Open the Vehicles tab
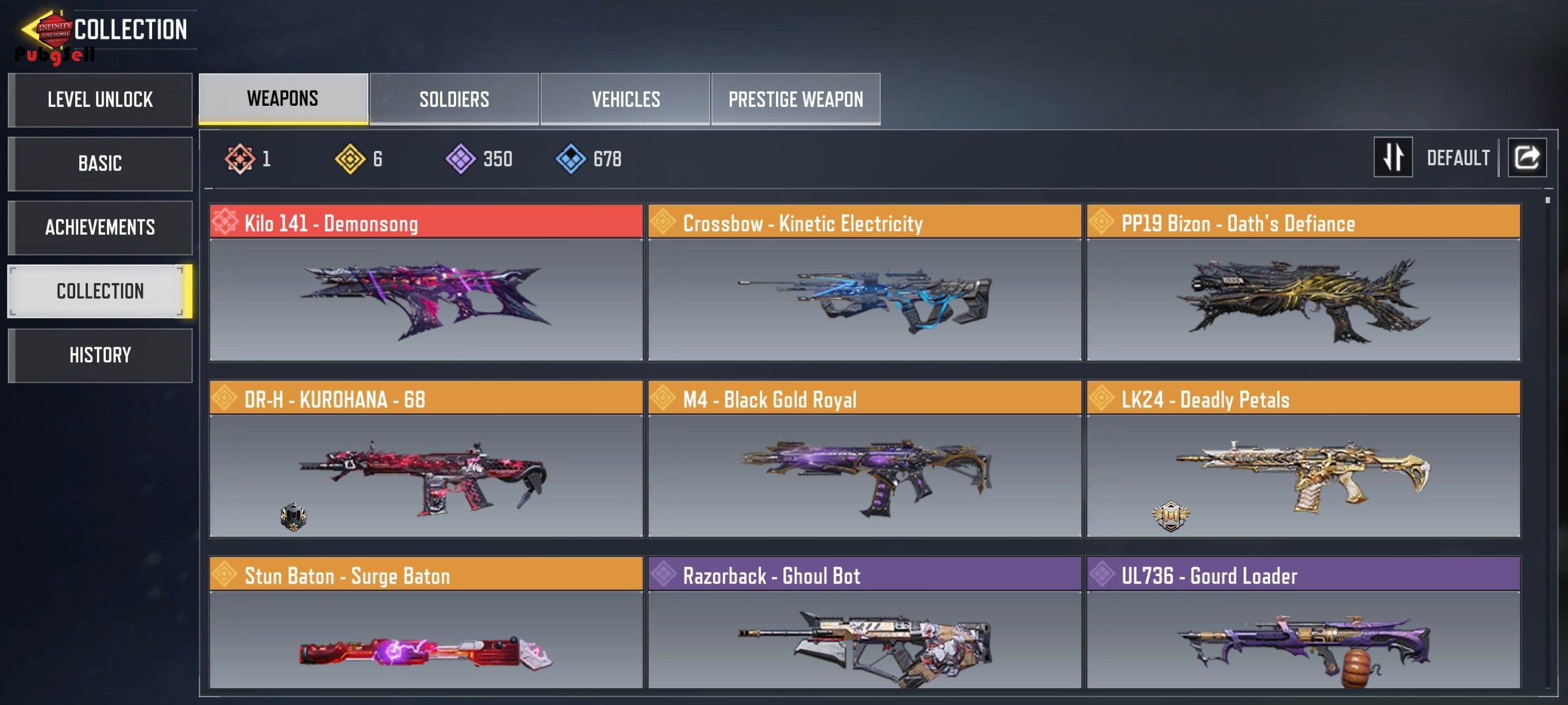The width and height of the screenshot is (1568, 705). (625, 99)
